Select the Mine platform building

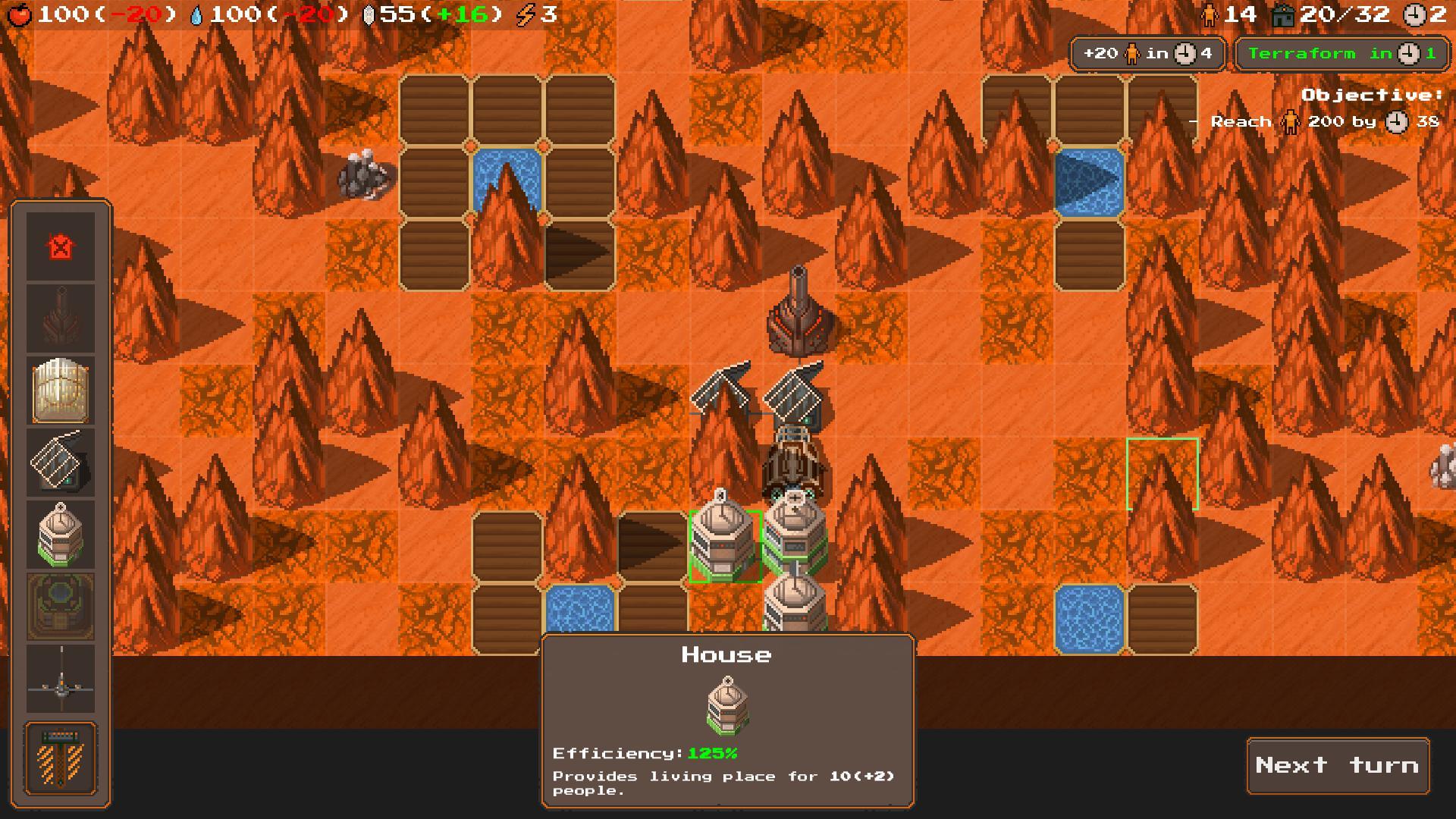pos(61,607)
